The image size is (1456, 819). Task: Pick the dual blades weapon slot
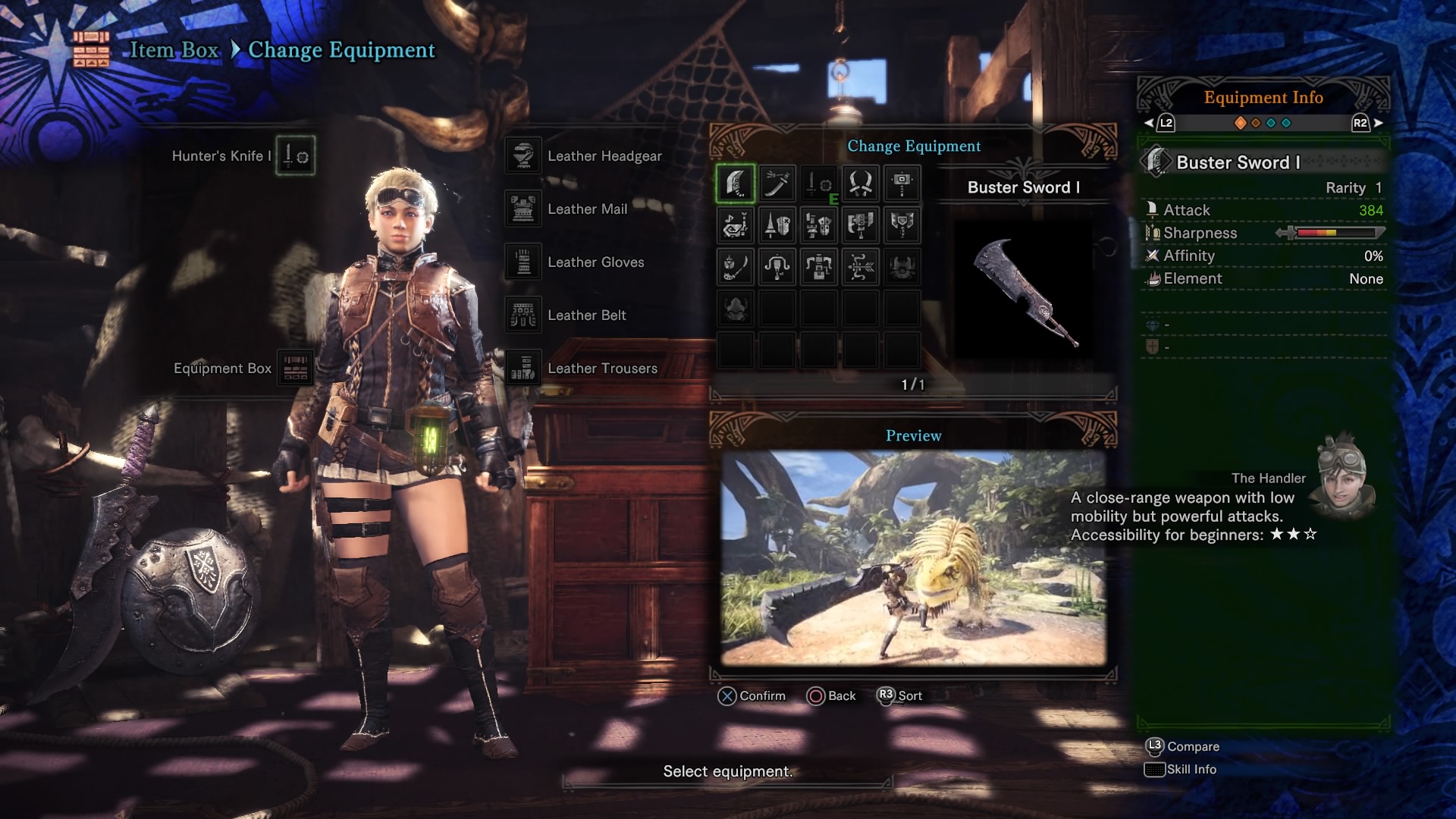tap(860, 184)
